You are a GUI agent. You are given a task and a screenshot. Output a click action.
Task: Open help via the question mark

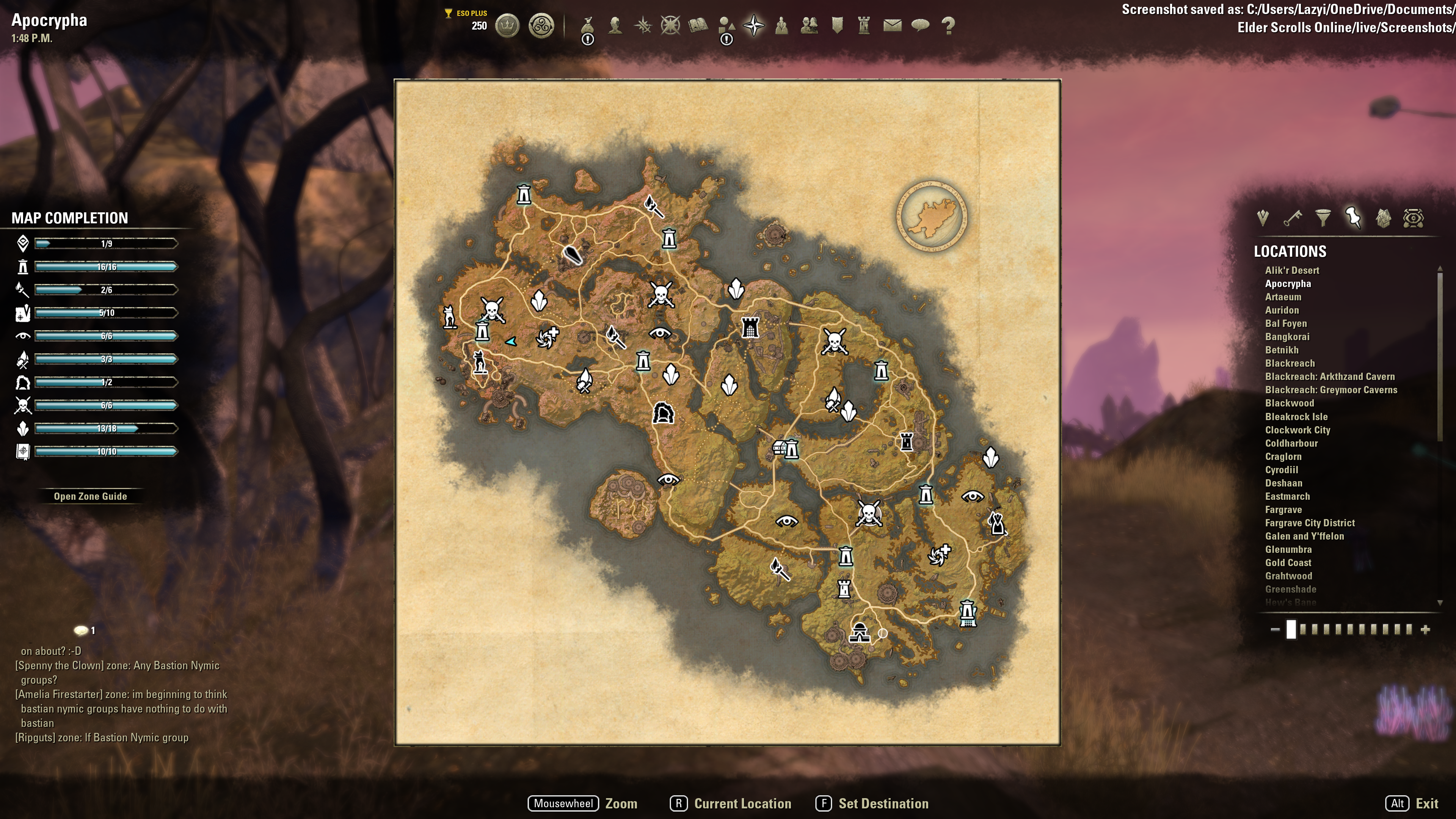[x=948, y=25]
